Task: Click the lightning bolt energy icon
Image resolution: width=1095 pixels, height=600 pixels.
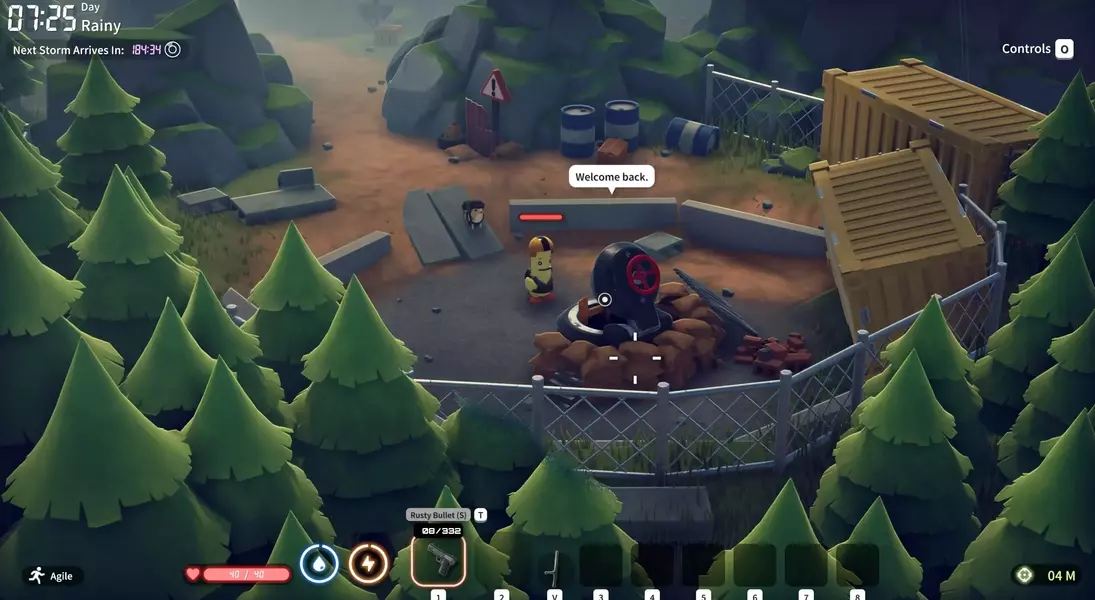Action: click(x=368, y=564)
